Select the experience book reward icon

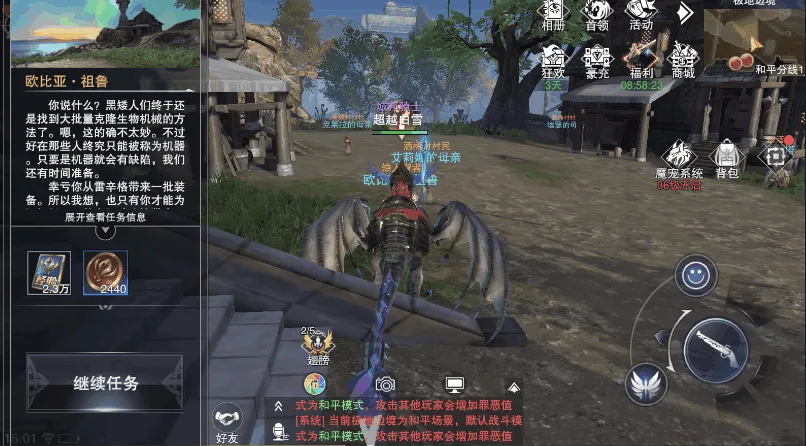click(48, 273)
